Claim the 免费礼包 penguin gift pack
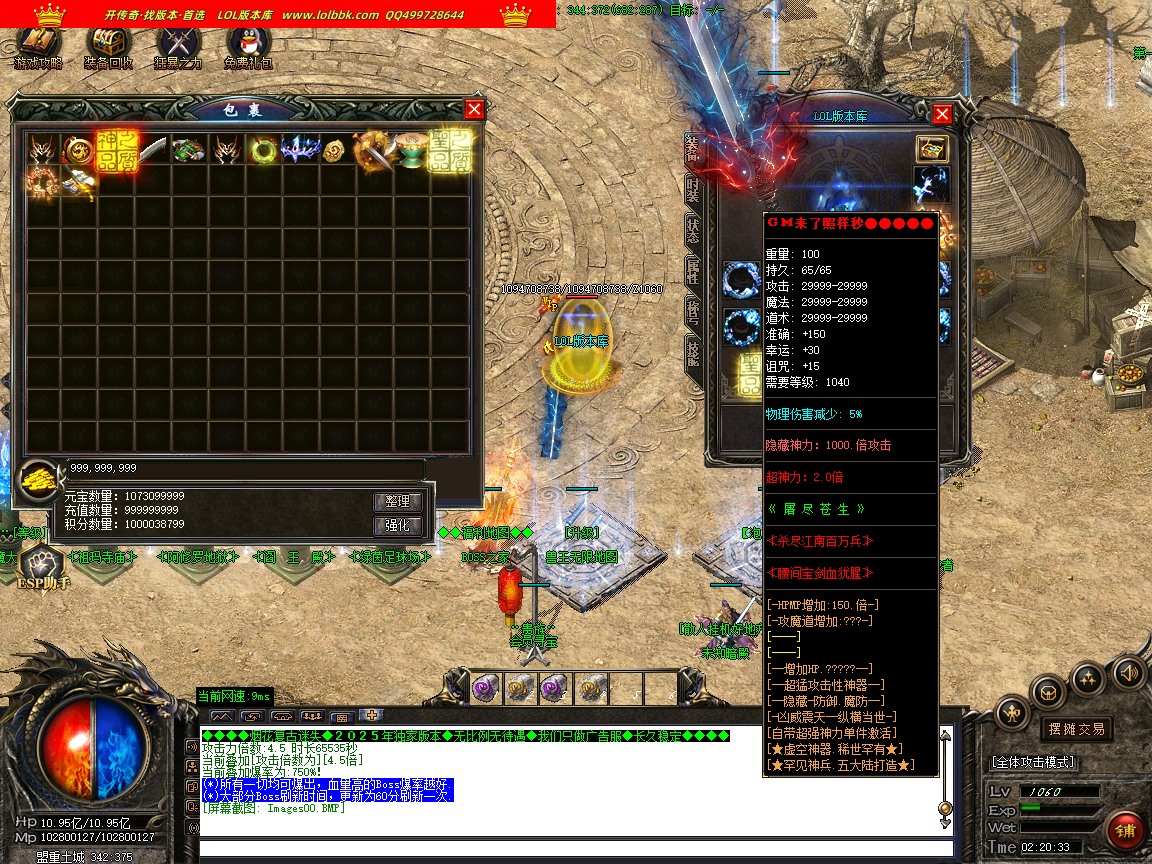 click(x=248, y=46)
